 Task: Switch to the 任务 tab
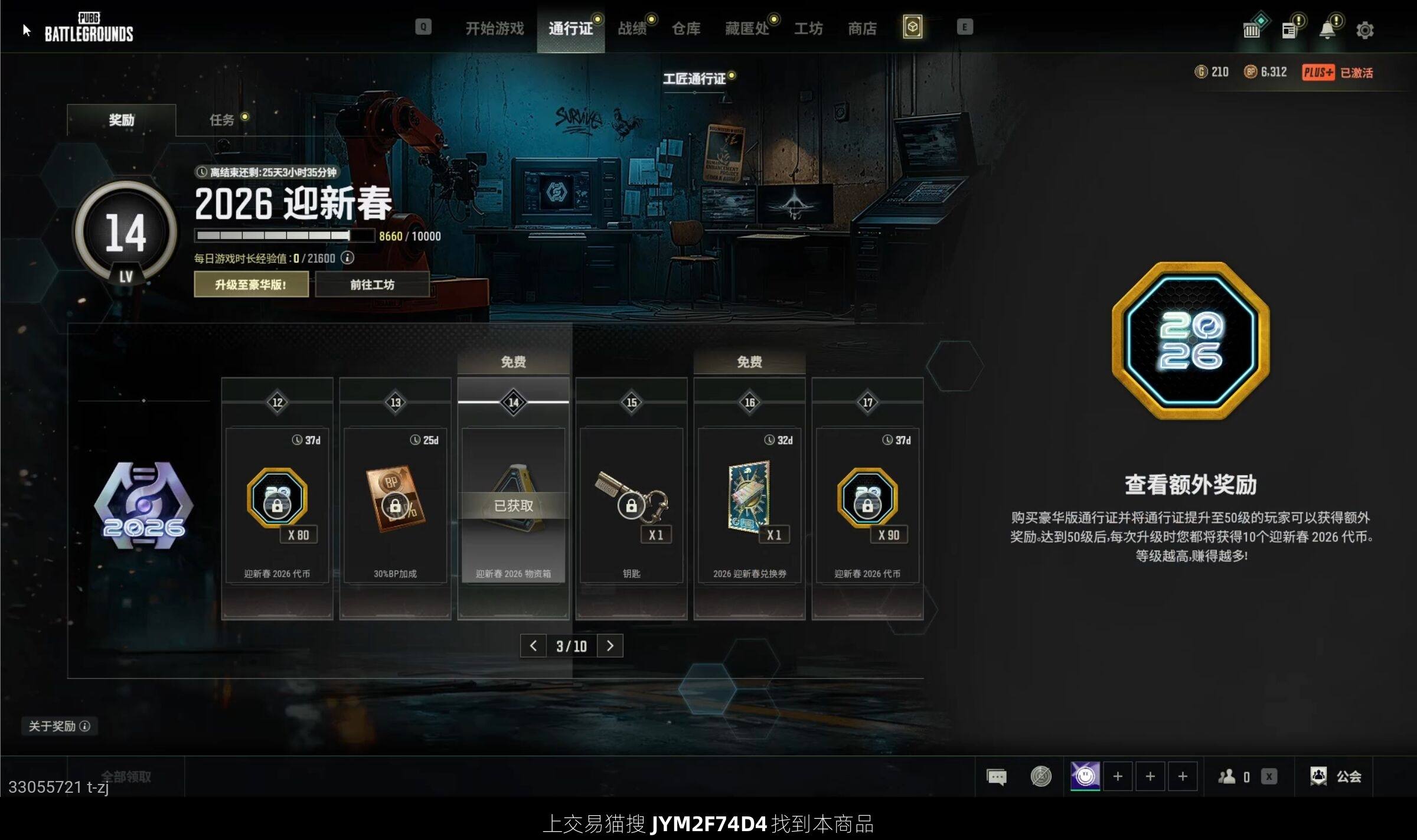pyautogui.click(x=222, y=120)
